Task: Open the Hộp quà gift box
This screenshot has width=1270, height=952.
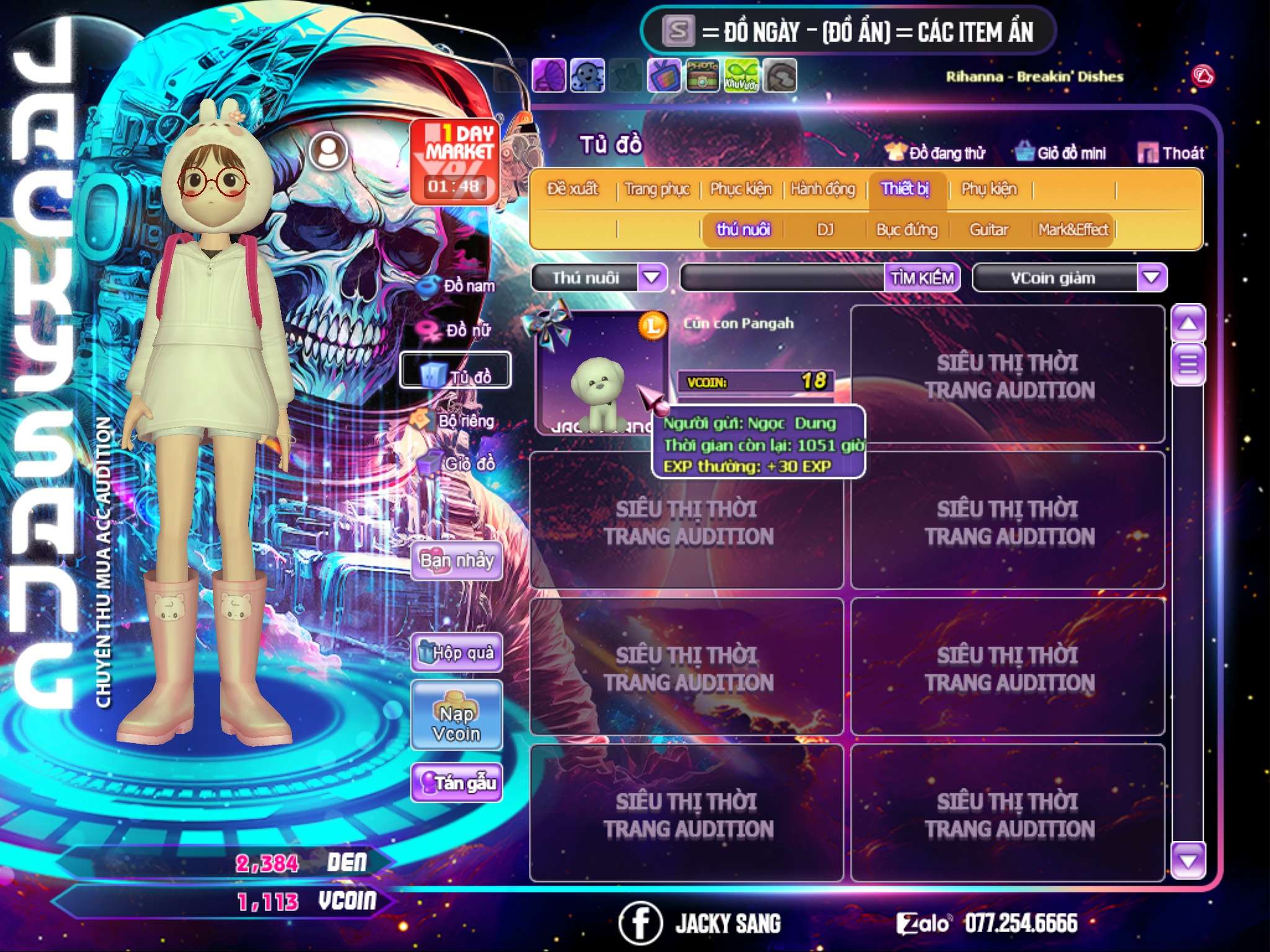Action: [x=456, y=653]
